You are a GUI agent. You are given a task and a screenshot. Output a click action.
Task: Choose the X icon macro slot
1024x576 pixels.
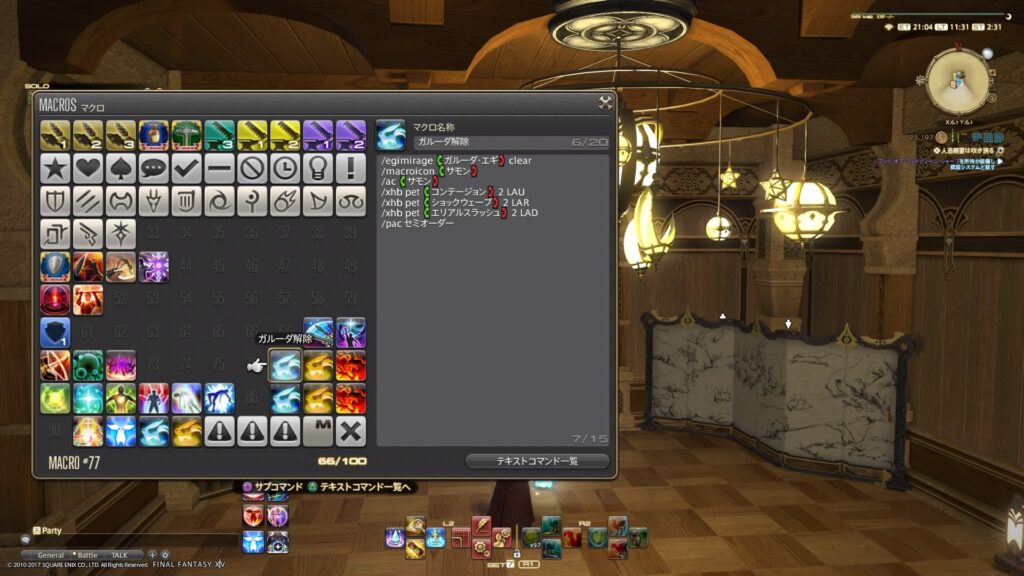click(x=351, y=431)
